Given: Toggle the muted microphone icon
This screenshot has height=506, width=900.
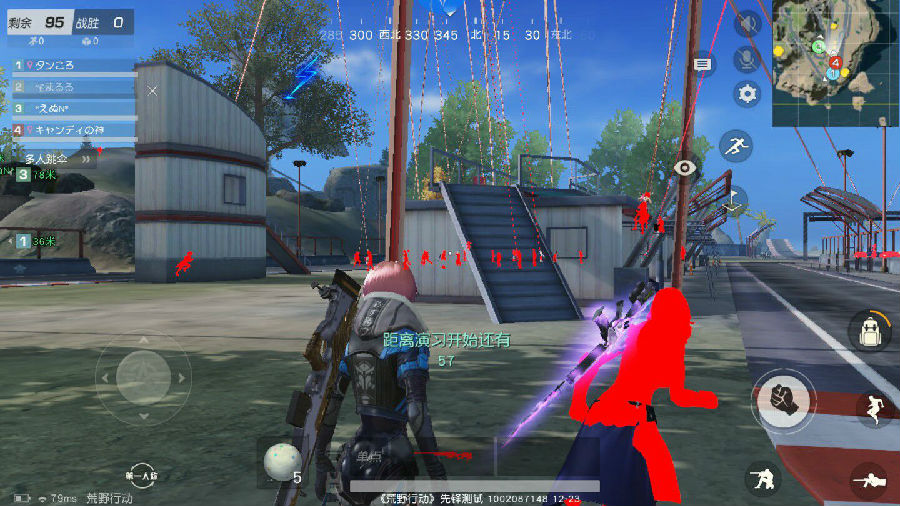Looking at the screenshot, I should (747, 59).
